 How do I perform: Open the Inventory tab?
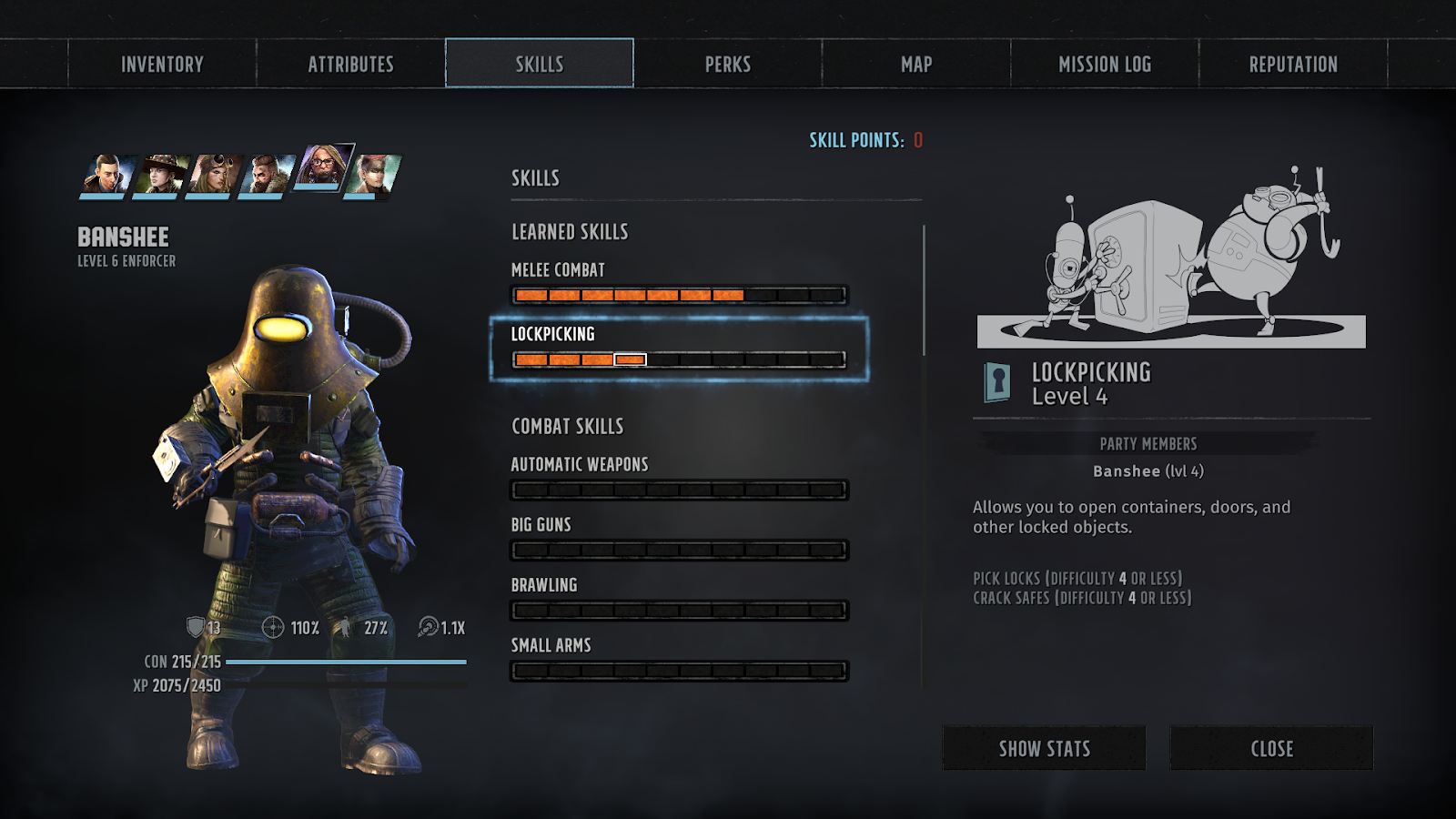pyautogui.click(x=162, y=64)
